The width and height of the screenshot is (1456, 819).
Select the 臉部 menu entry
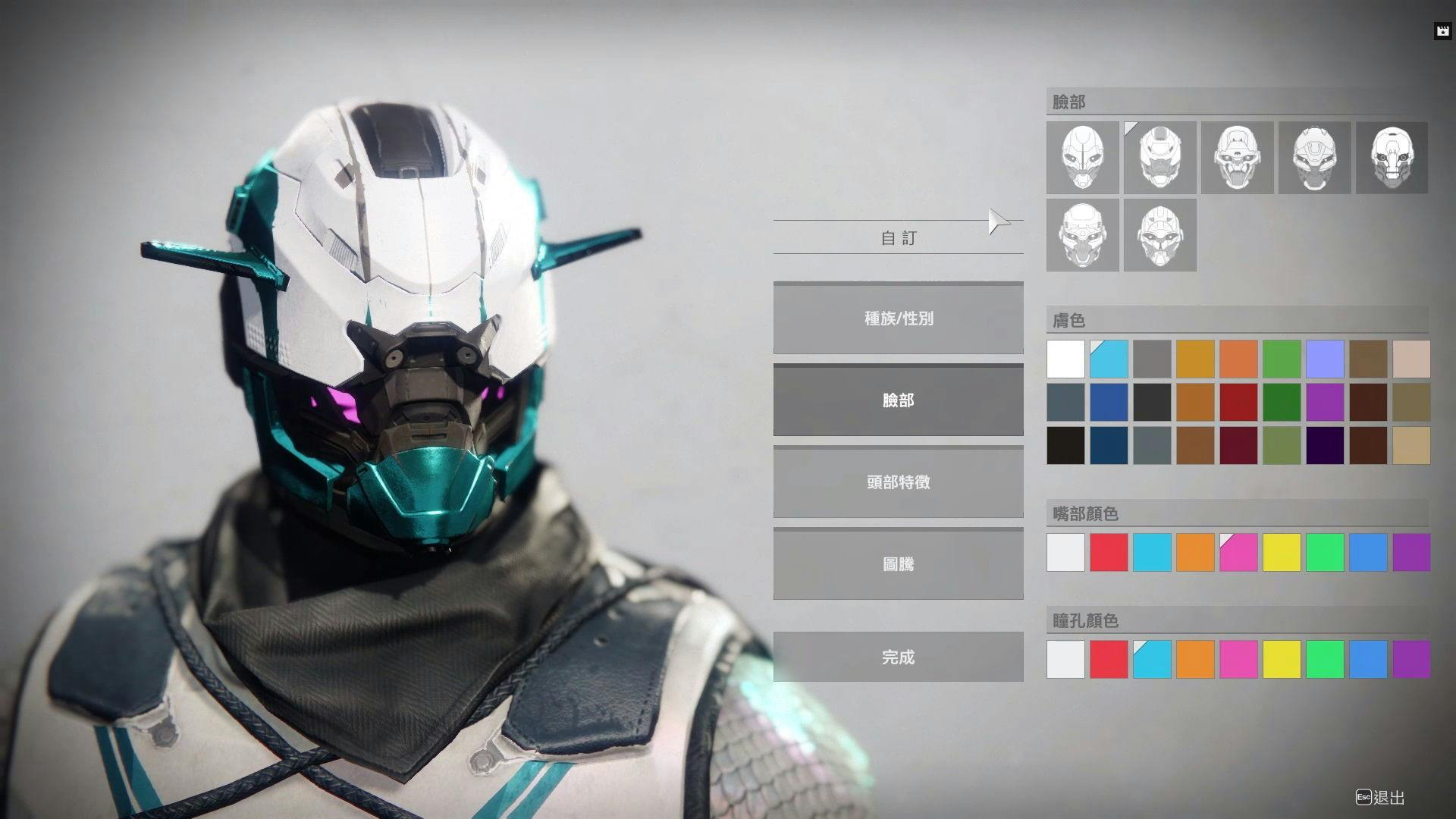click(x=898, y=400)
